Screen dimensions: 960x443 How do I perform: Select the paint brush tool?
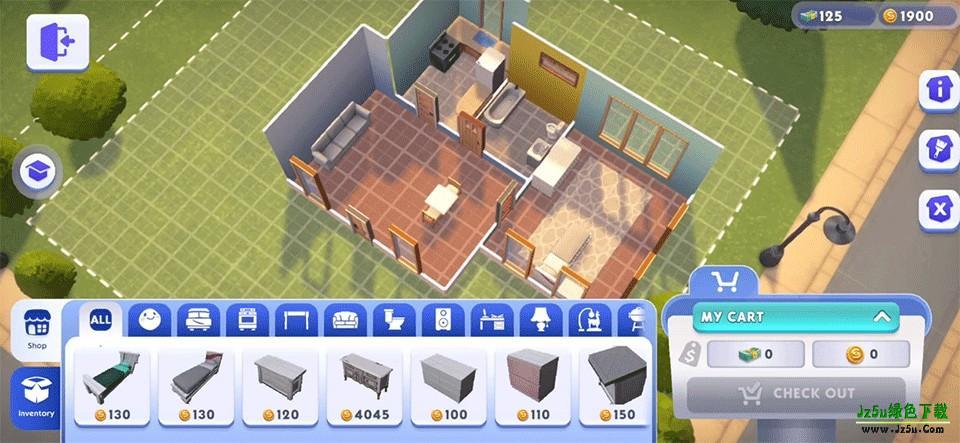click(x=938, y=148)
